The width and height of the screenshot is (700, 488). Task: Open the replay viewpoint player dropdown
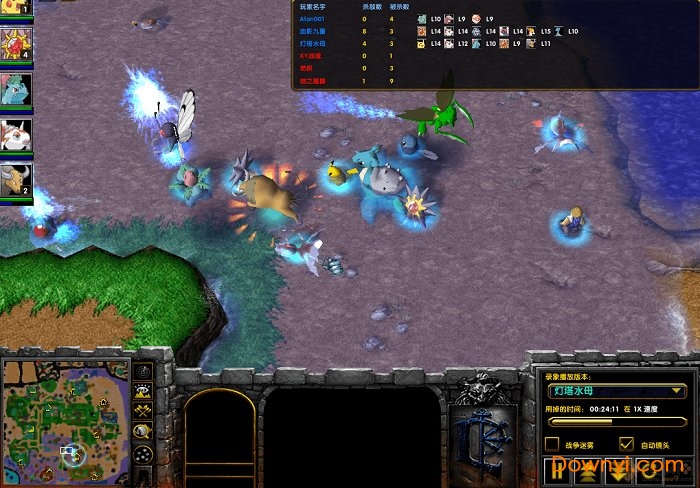[x=615, y=391]
